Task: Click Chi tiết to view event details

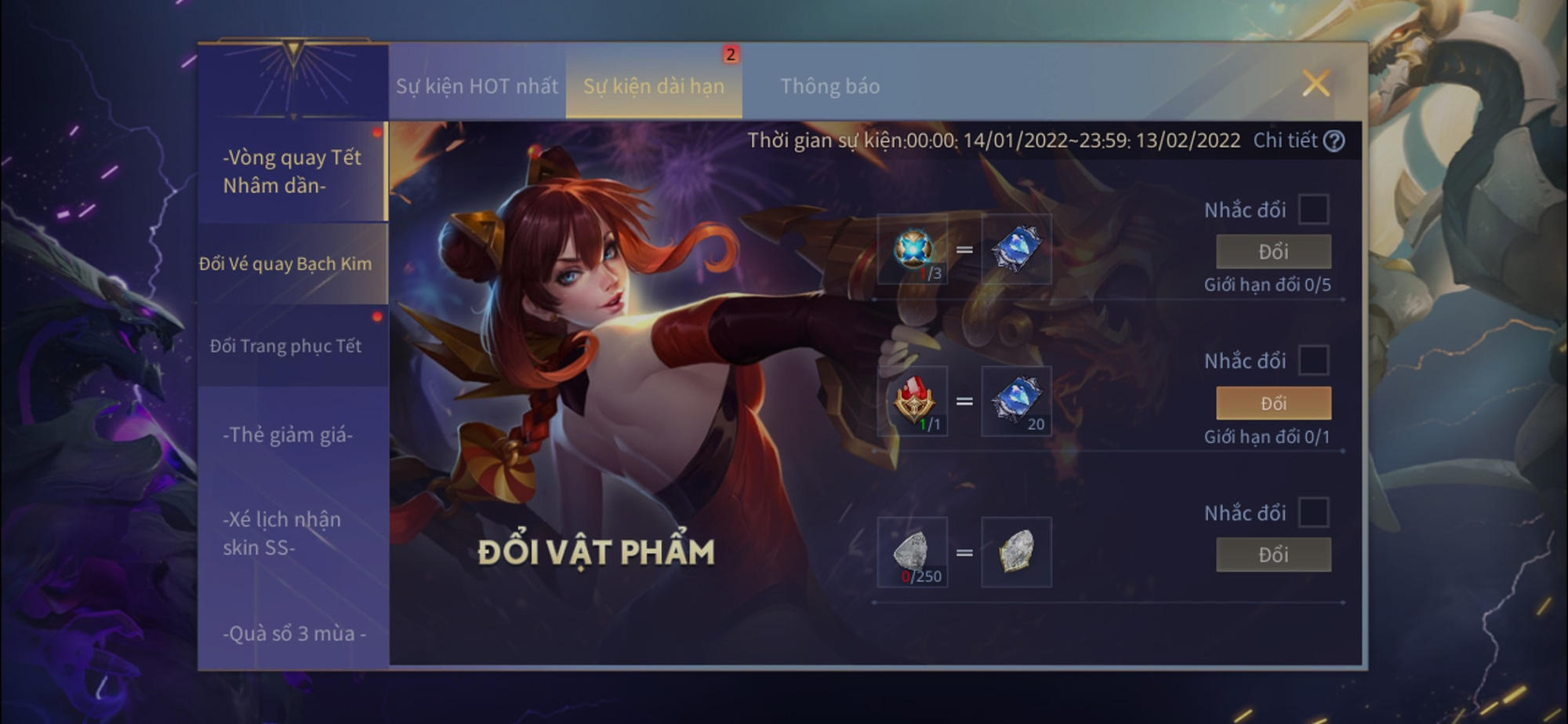Action: [x=1286, y=142]
